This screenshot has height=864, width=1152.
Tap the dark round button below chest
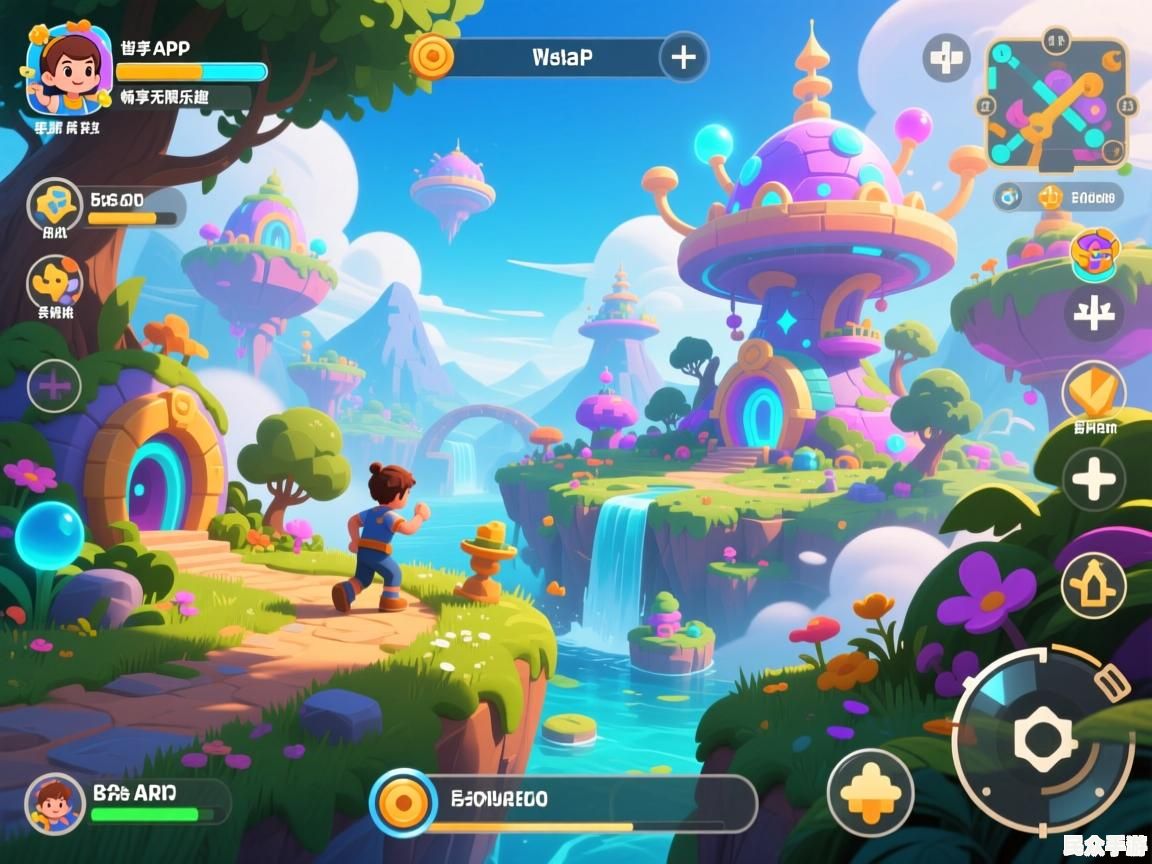(x=1094, y=314)
